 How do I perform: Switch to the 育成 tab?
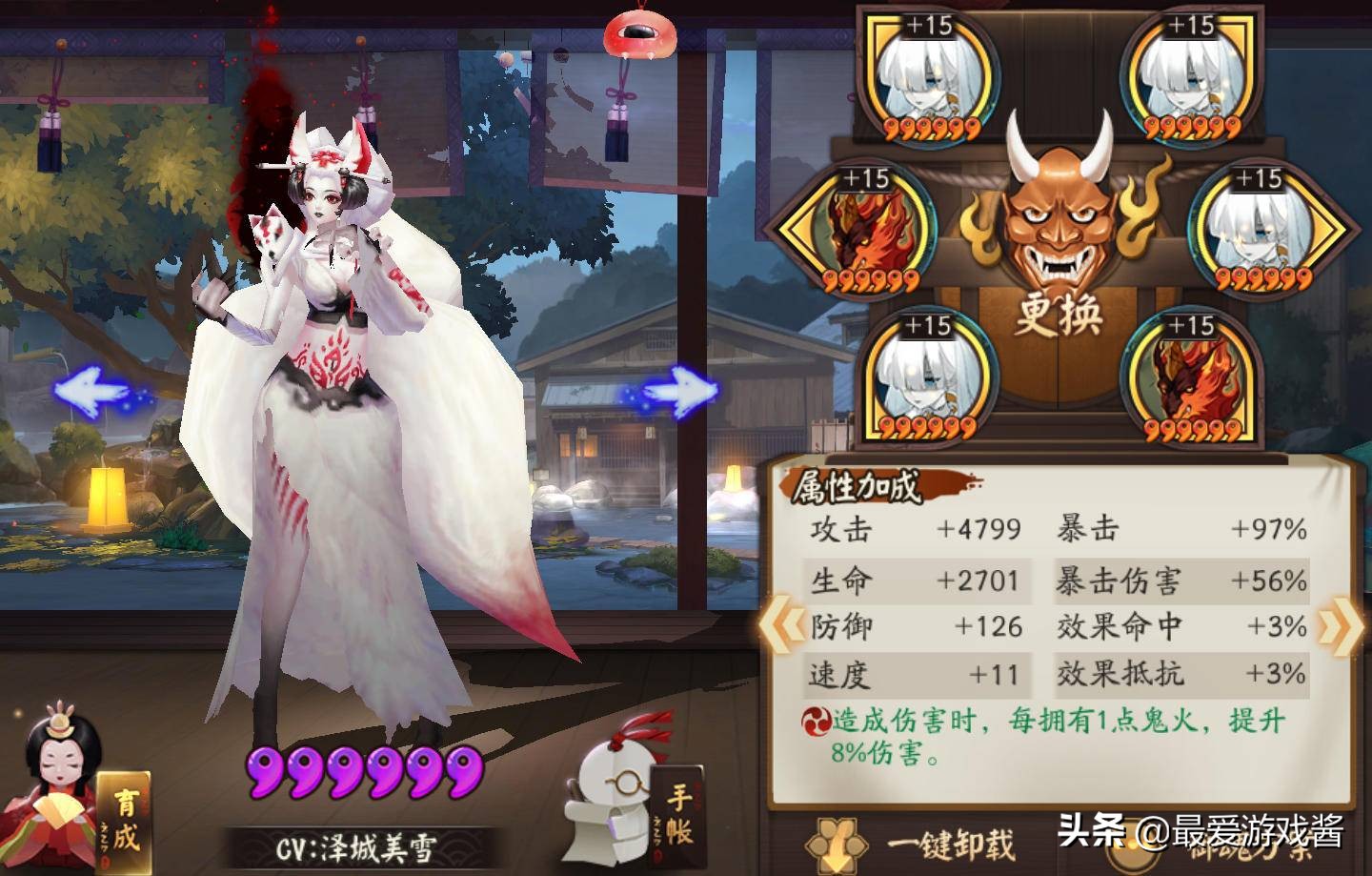tap(126, 818)
